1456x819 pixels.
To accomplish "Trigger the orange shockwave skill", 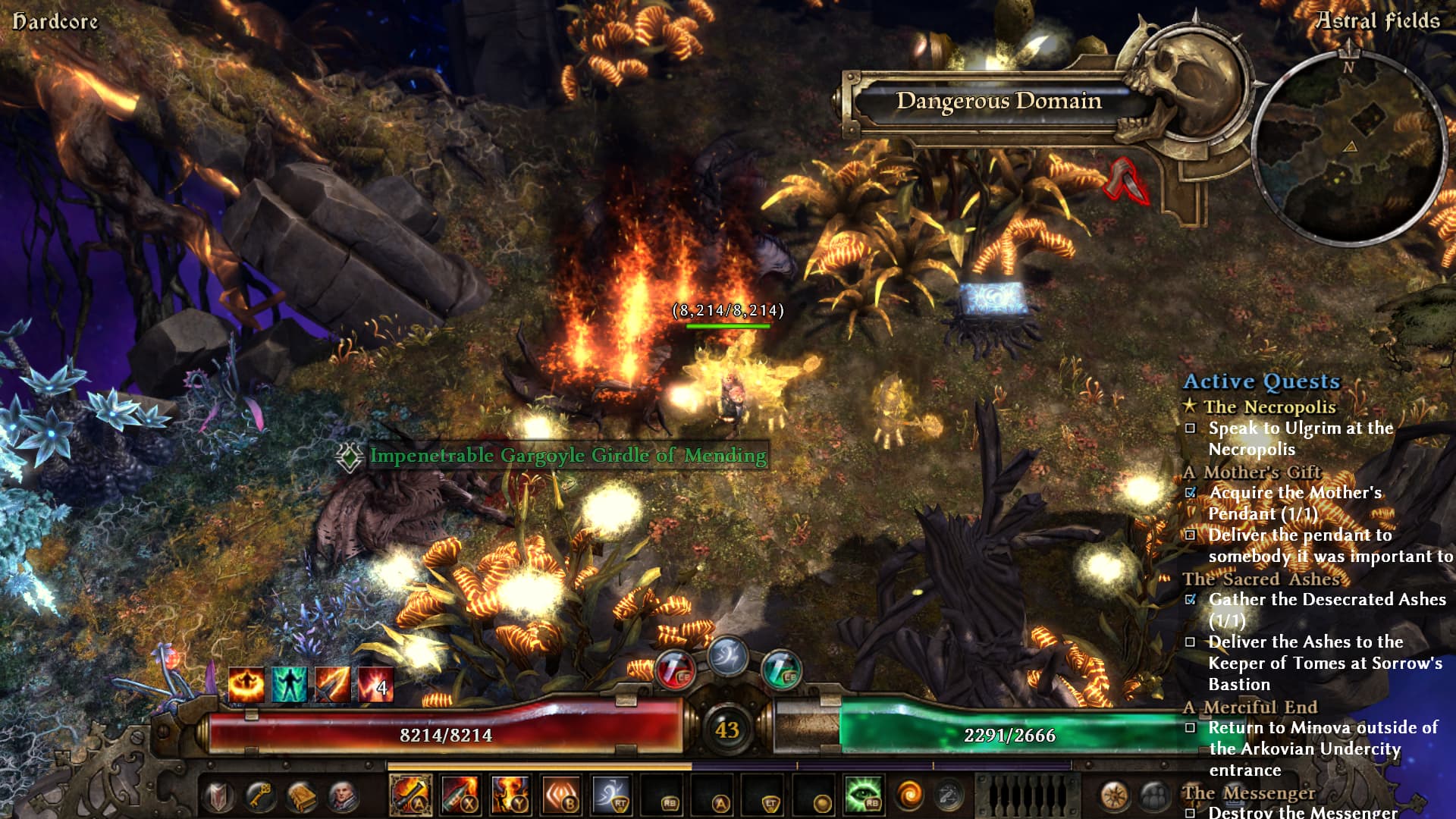I will 561,796.
